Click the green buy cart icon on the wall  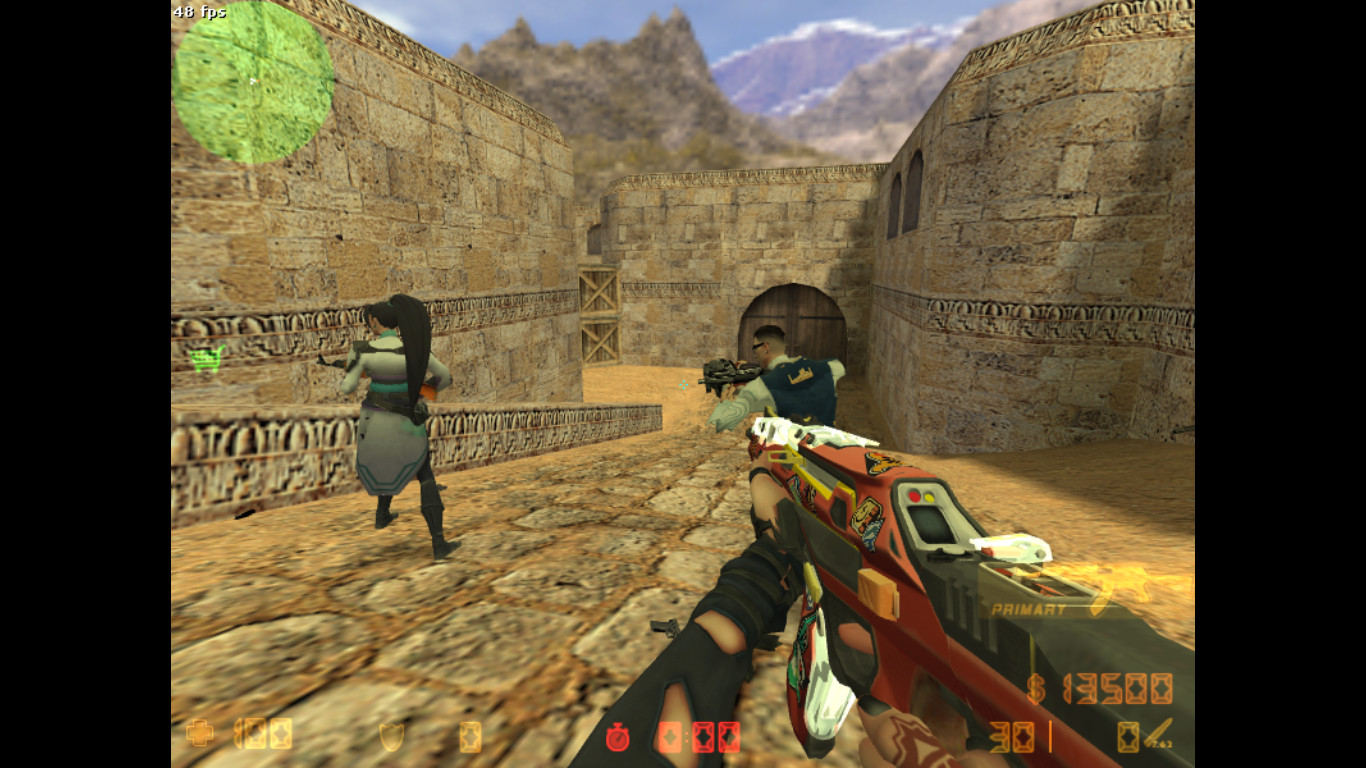[207, 358]
